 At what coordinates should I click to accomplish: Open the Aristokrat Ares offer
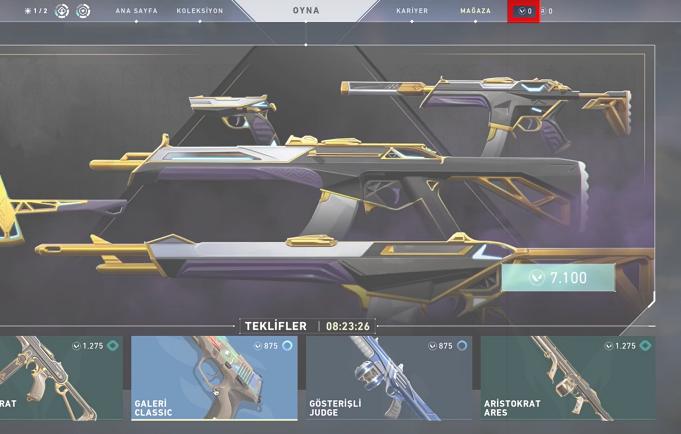[x=567, y=378]
